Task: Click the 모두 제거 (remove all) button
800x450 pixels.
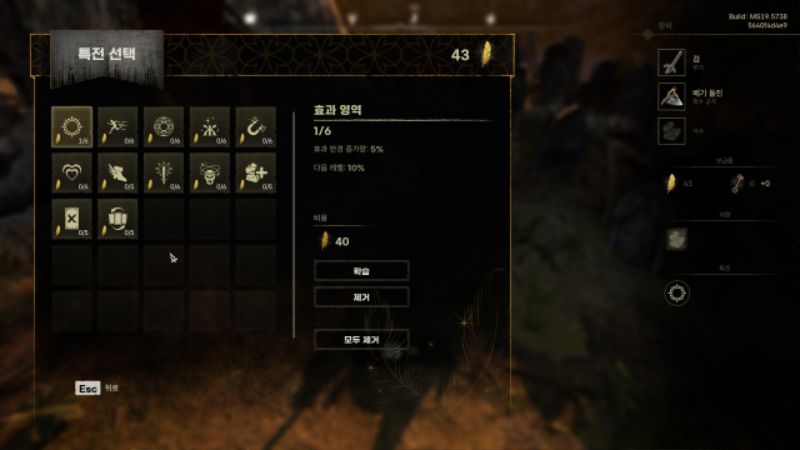Action: tap(361, 339)
